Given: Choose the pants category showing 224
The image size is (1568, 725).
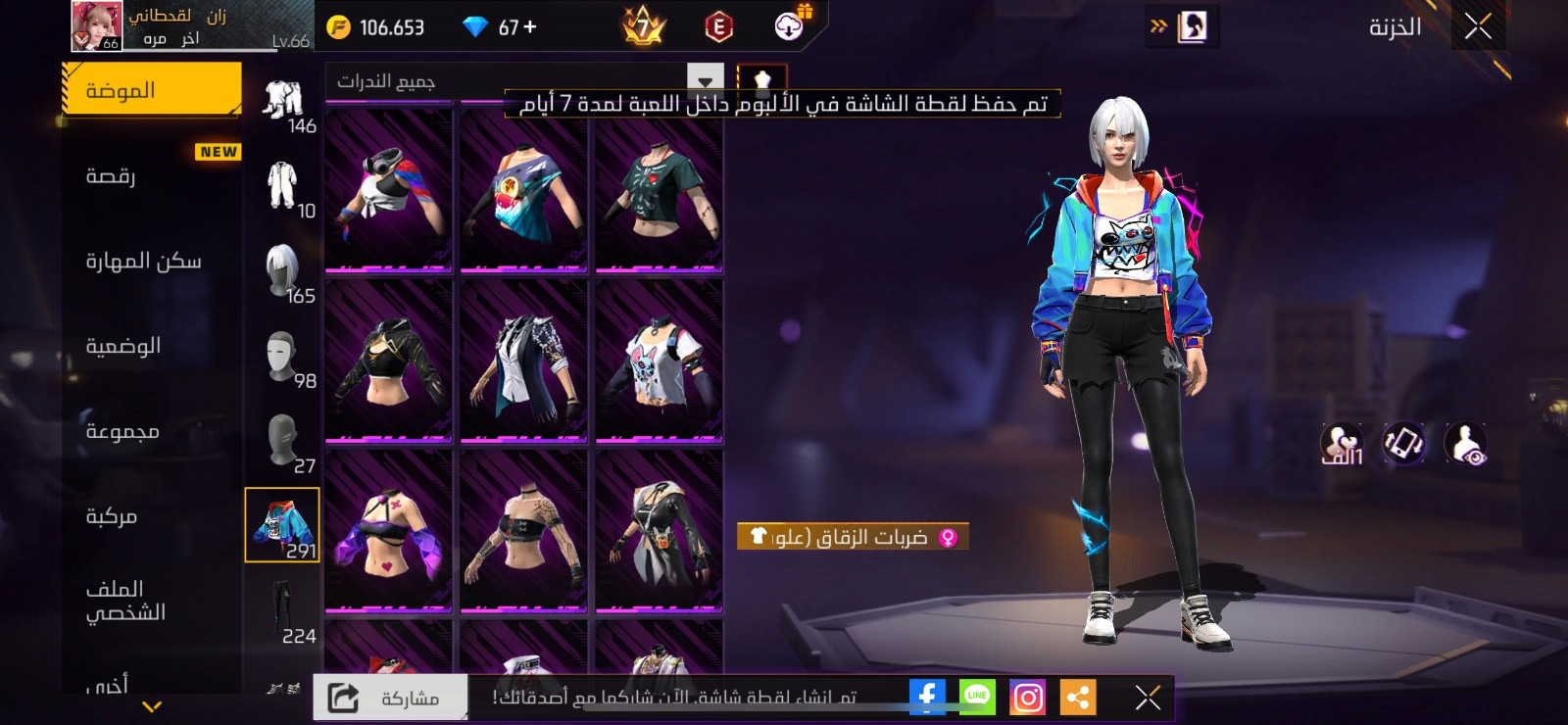Looking at the screenshot, I should click(283, 612).
